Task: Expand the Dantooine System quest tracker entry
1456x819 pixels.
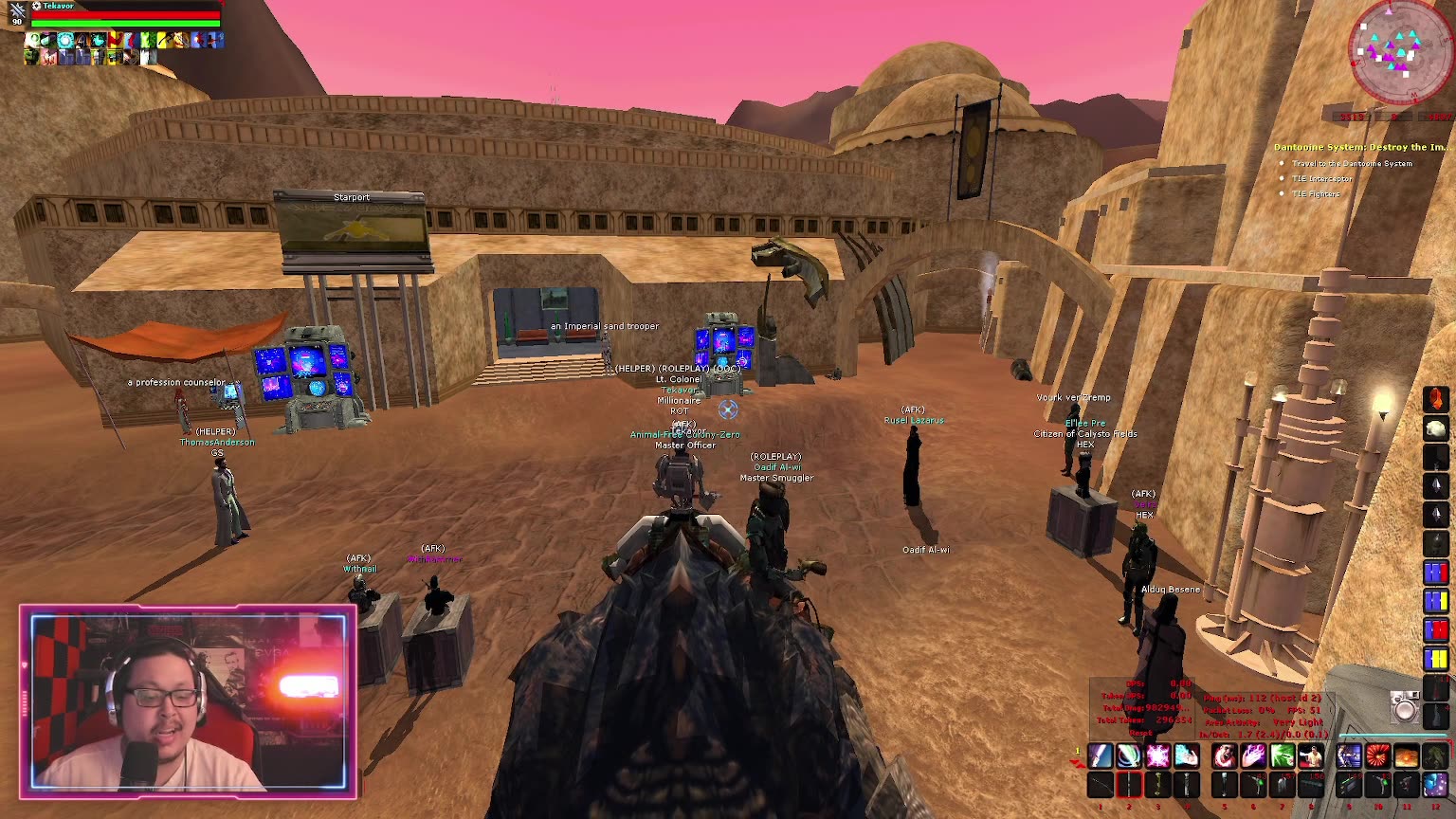Action: [x=1356, y=148]
